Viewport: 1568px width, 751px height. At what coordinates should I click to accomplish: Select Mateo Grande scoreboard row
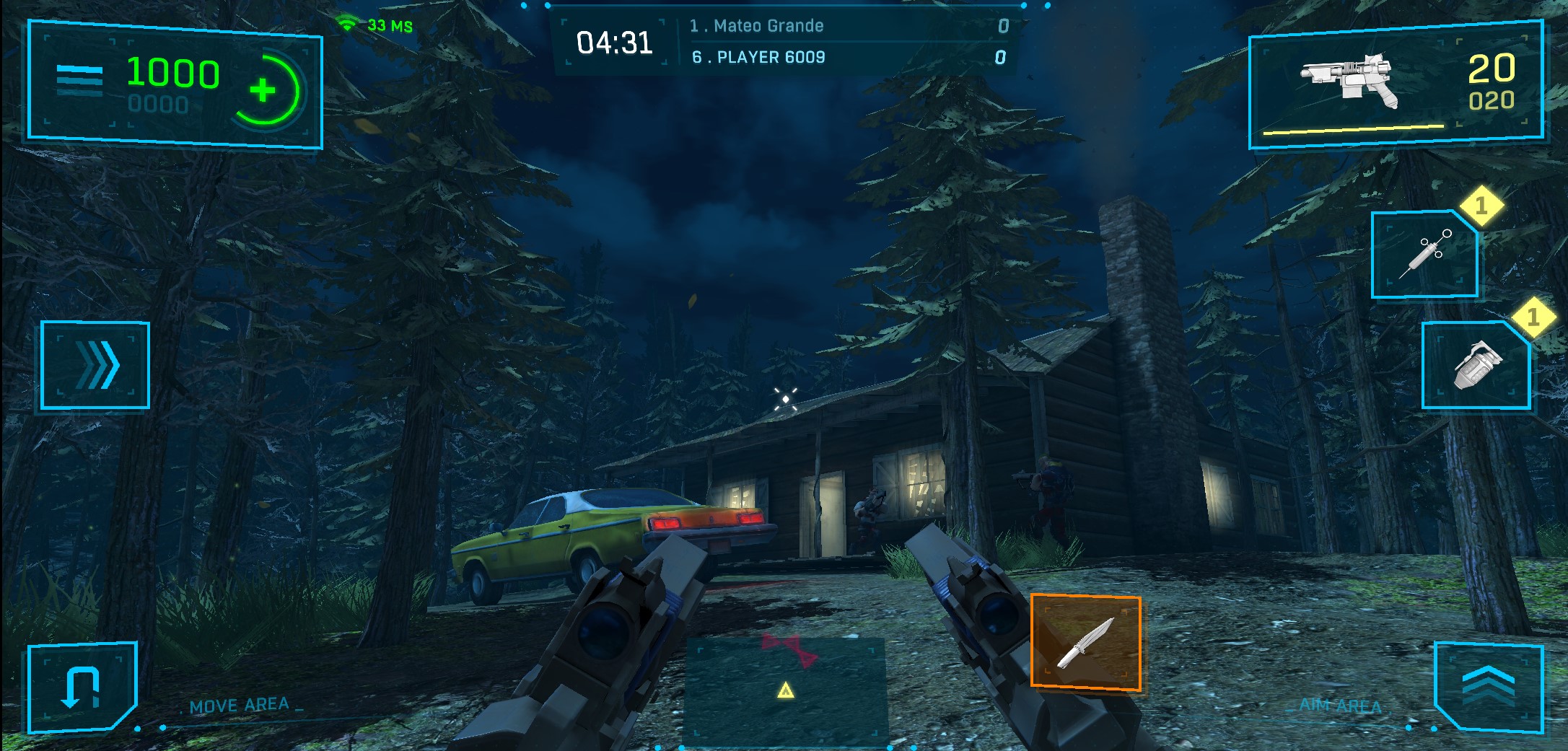tap(848, 26)
